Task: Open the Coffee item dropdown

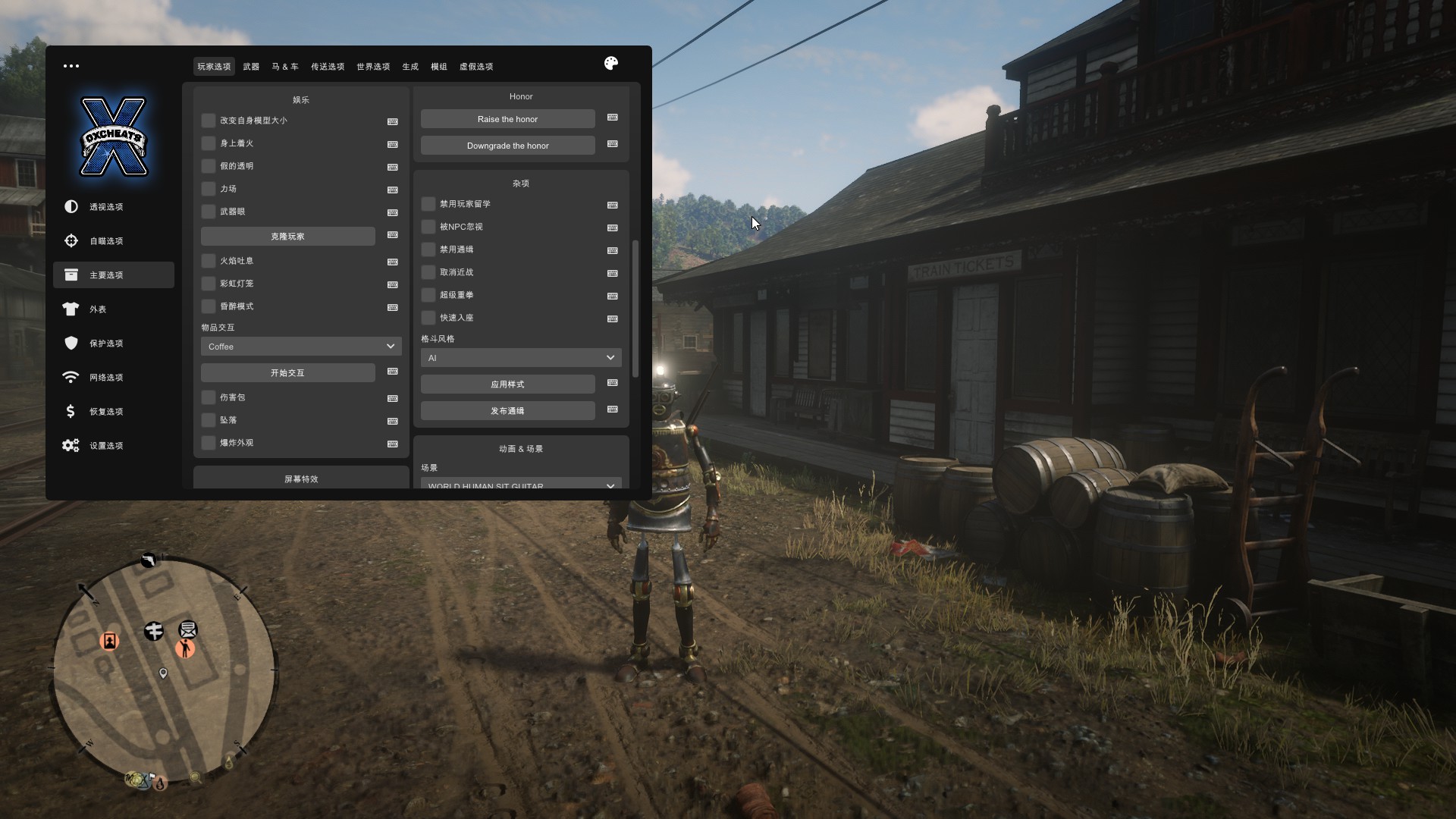Action: 301,347
